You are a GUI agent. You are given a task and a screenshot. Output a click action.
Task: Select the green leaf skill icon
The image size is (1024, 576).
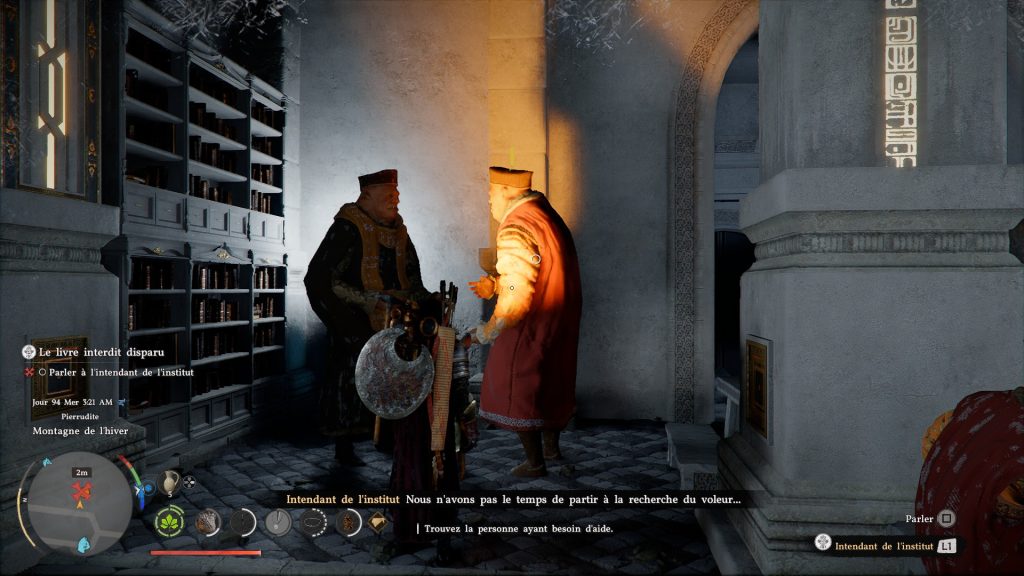point(169,521)
